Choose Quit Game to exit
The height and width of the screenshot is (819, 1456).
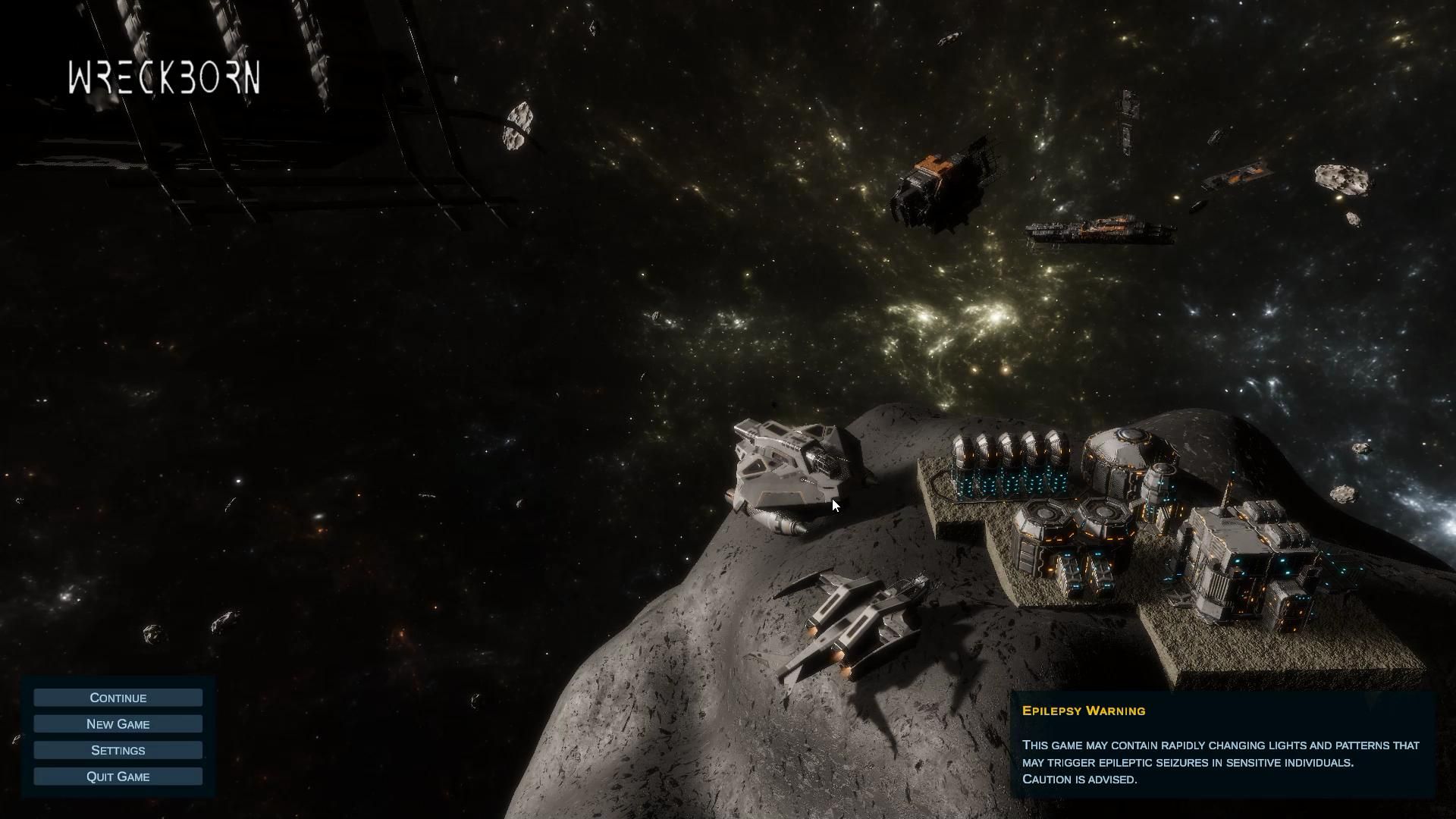click(x=118, y=777)
